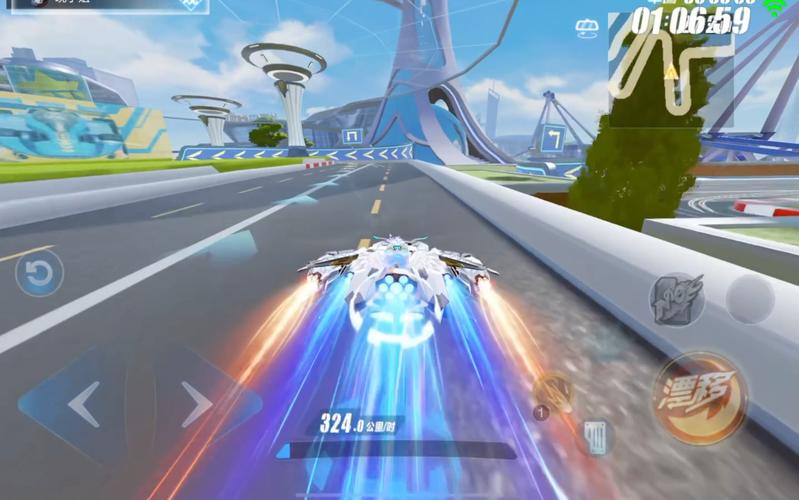
Task: Tap the small brake pedal icon
Action: click(x=596, y=436)
